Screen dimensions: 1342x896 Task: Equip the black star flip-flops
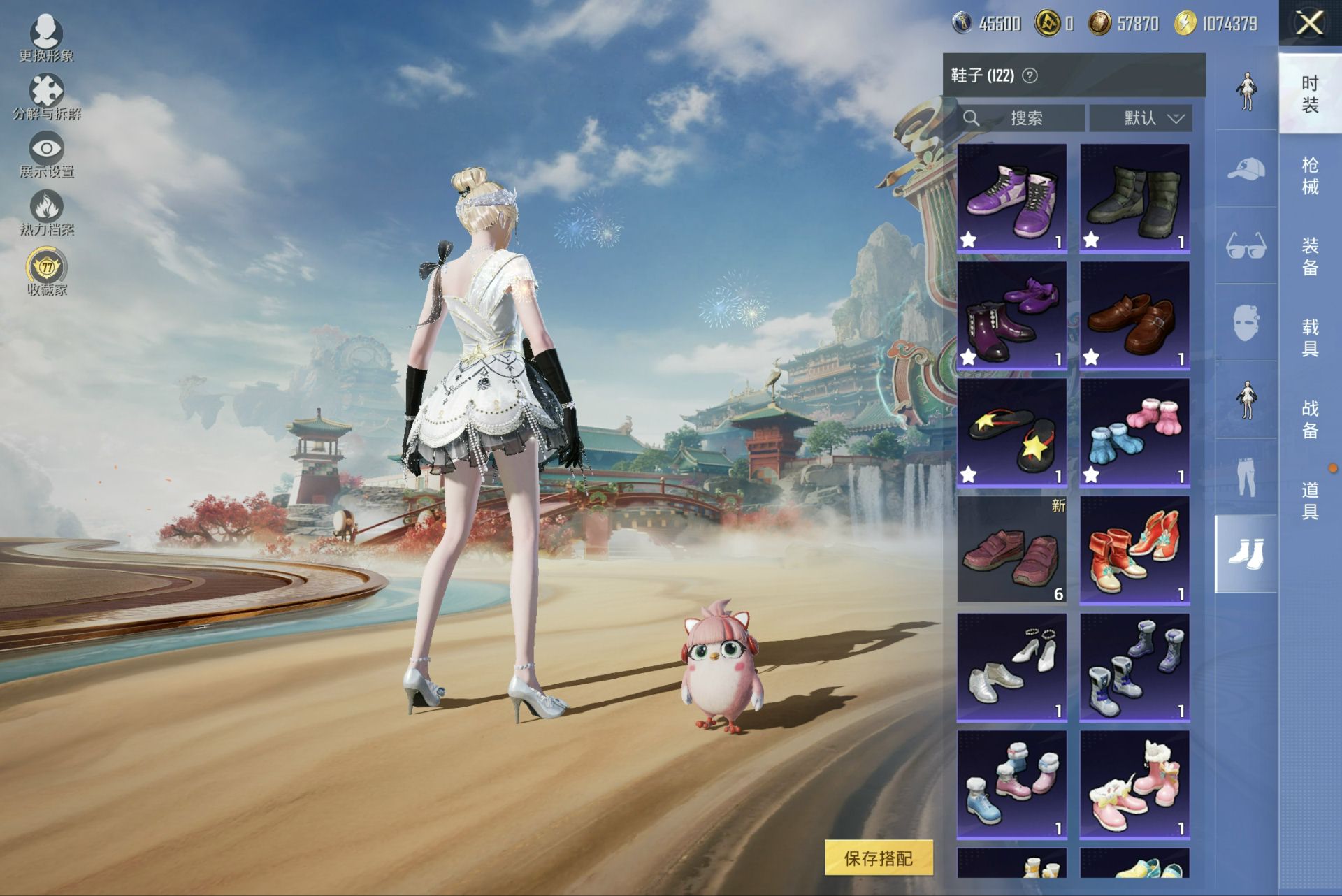coord(1011,433)
